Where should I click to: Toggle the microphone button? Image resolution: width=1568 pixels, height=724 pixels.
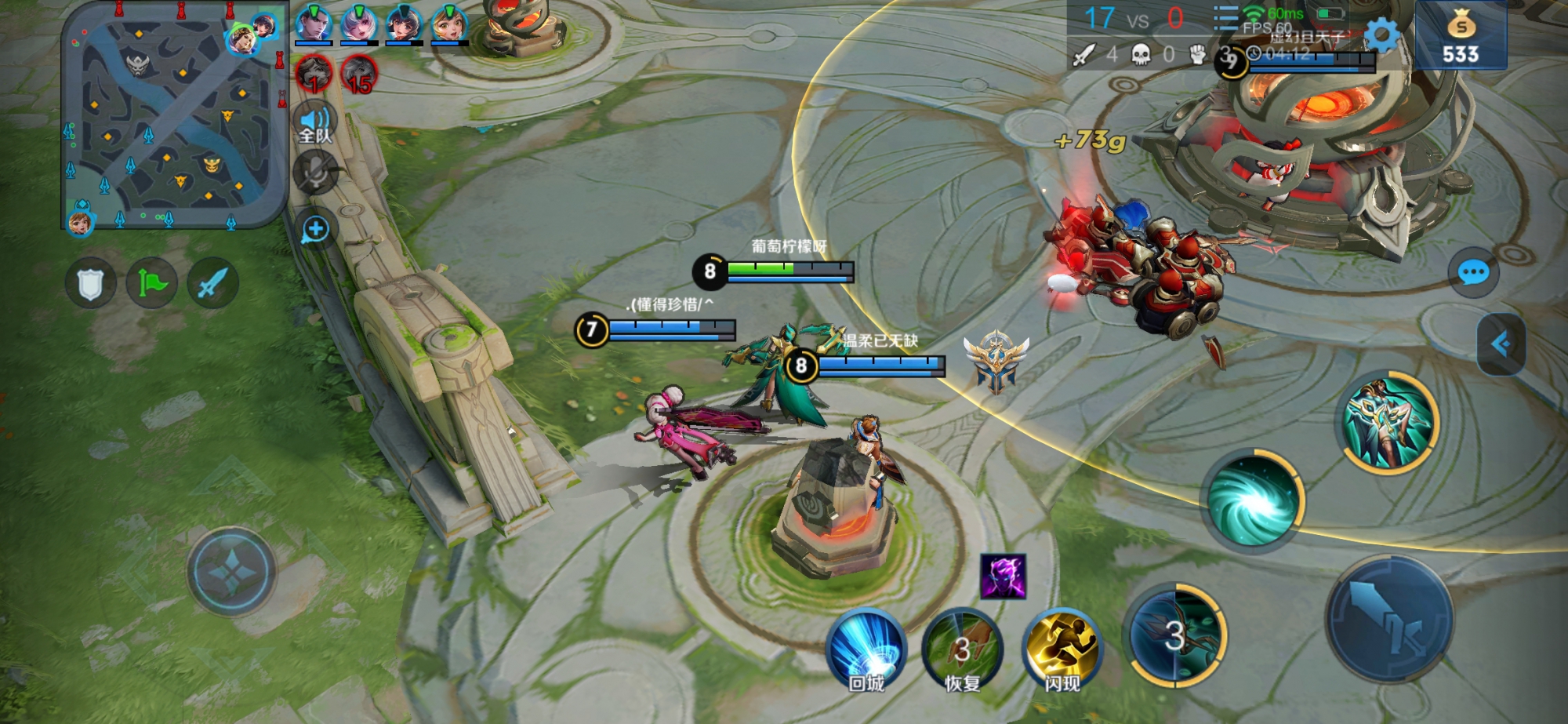click(x=315, y=173)
